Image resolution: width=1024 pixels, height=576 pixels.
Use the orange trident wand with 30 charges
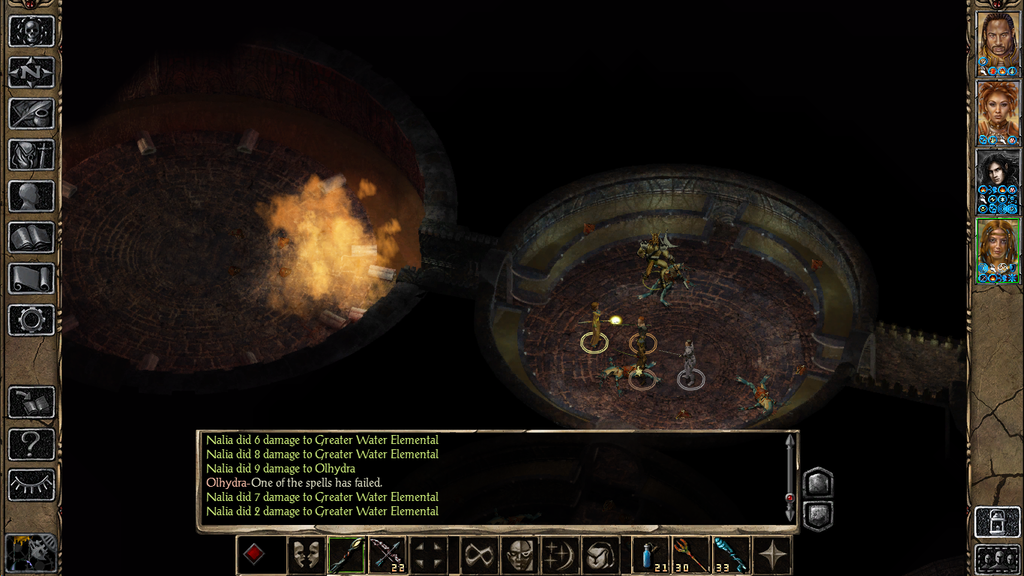coord(692,555)
